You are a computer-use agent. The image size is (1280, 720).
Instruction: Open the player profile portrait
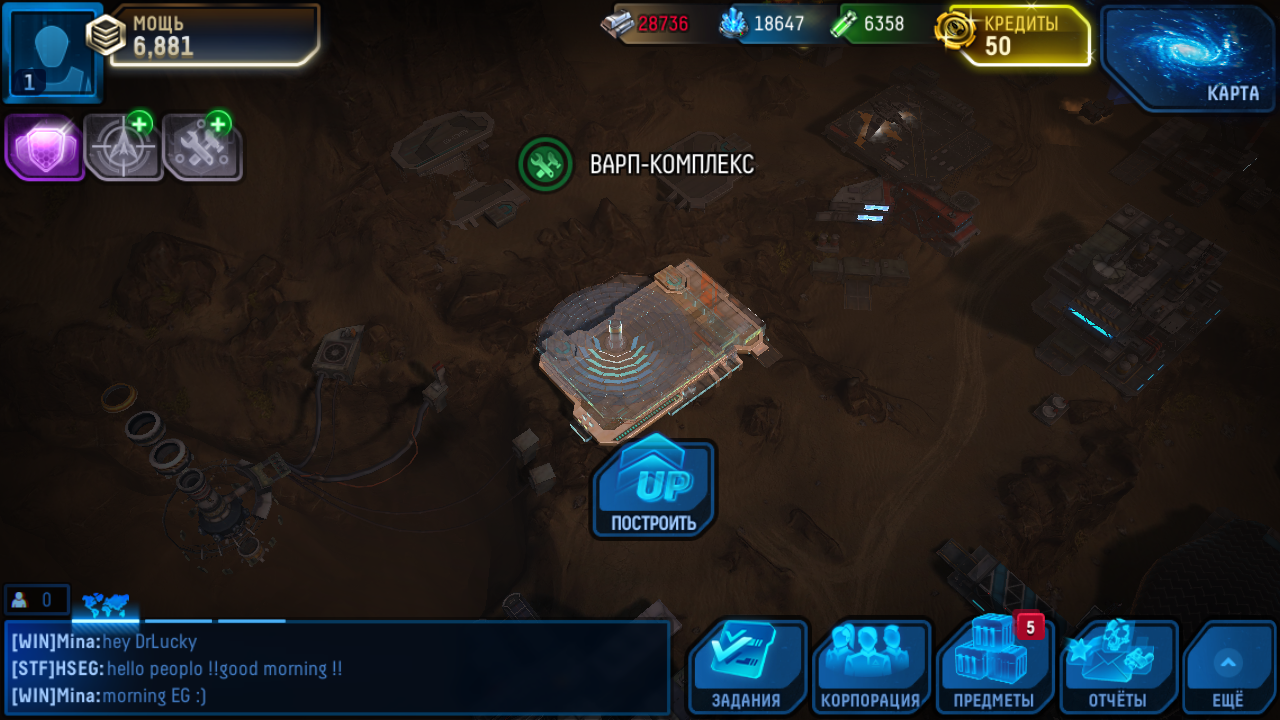(52, 52)
